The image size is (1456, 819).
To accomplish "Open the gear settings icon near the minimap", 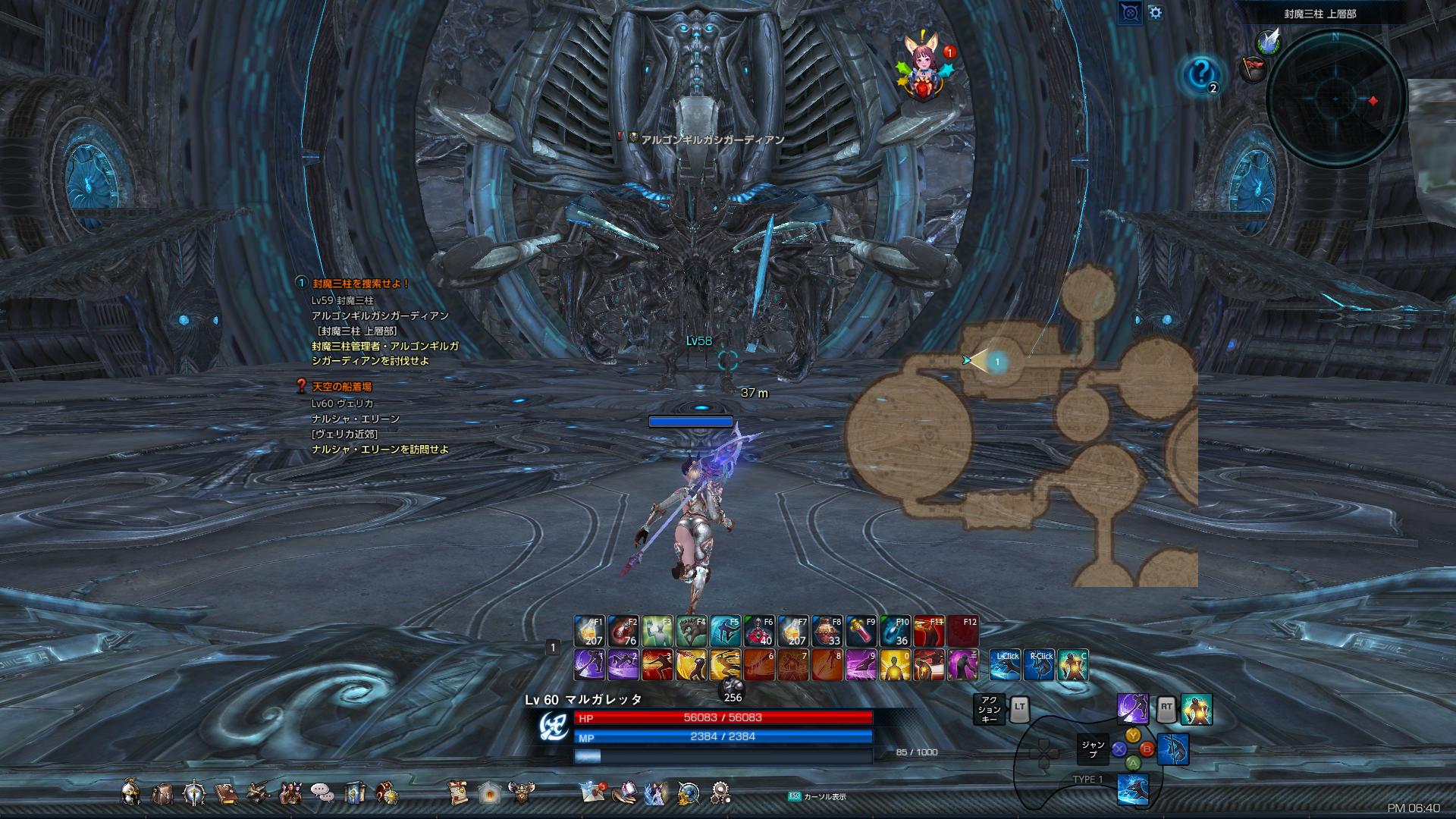I will tap(1155, 12).
